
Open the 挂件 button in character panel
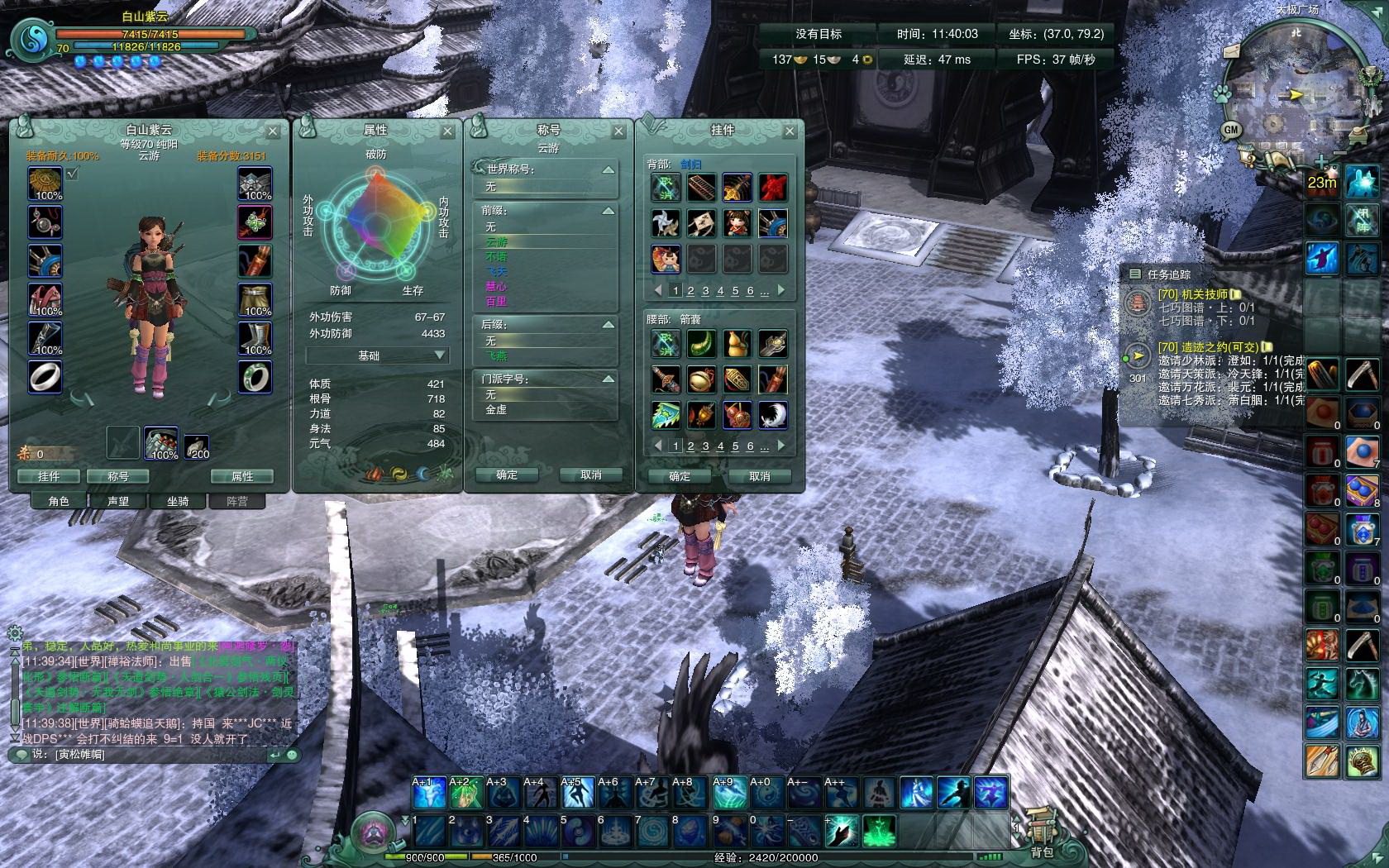49,476
